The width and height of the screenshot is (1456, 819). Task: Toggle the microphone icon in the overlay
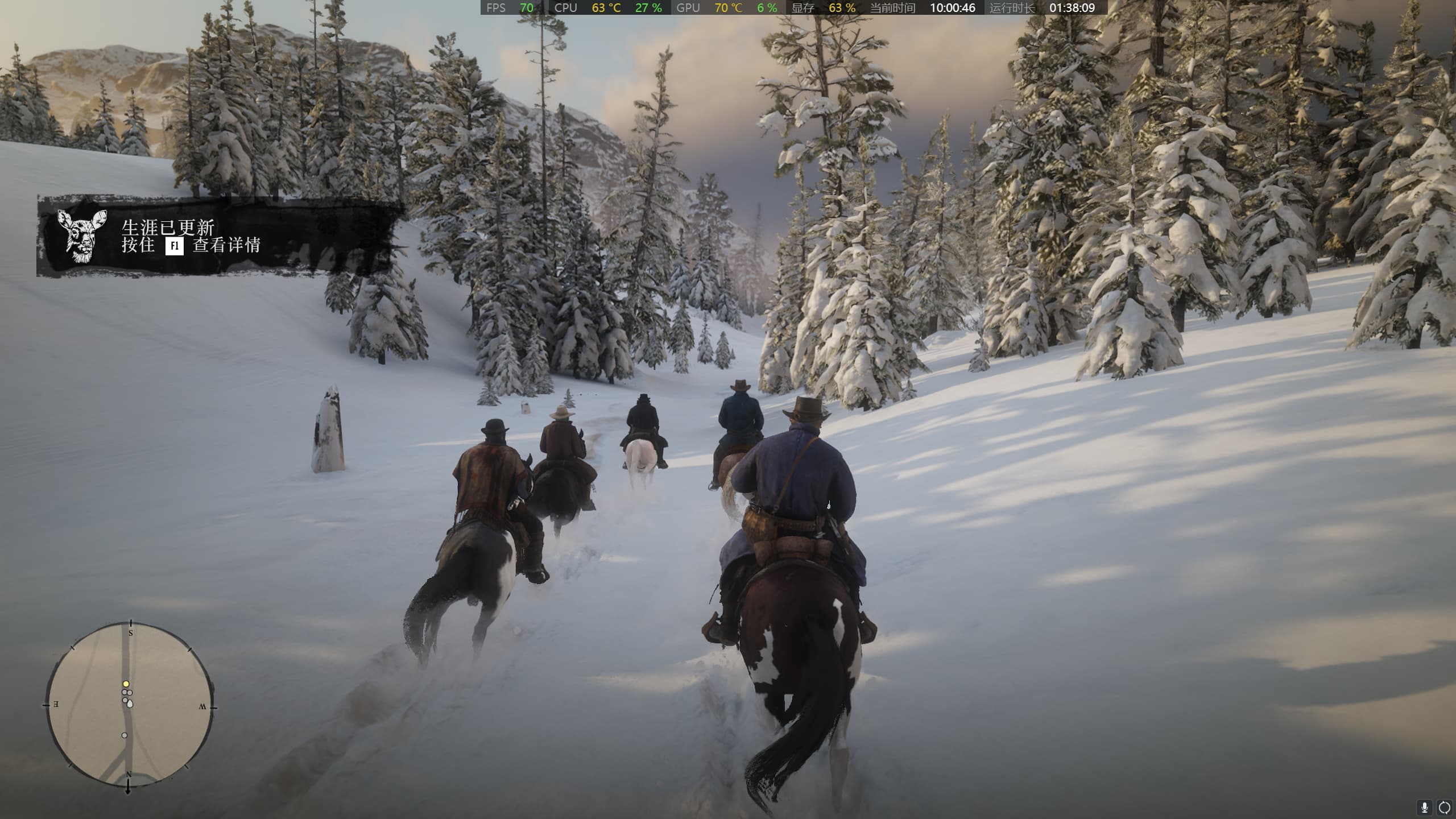click(x=1425, y=808)
